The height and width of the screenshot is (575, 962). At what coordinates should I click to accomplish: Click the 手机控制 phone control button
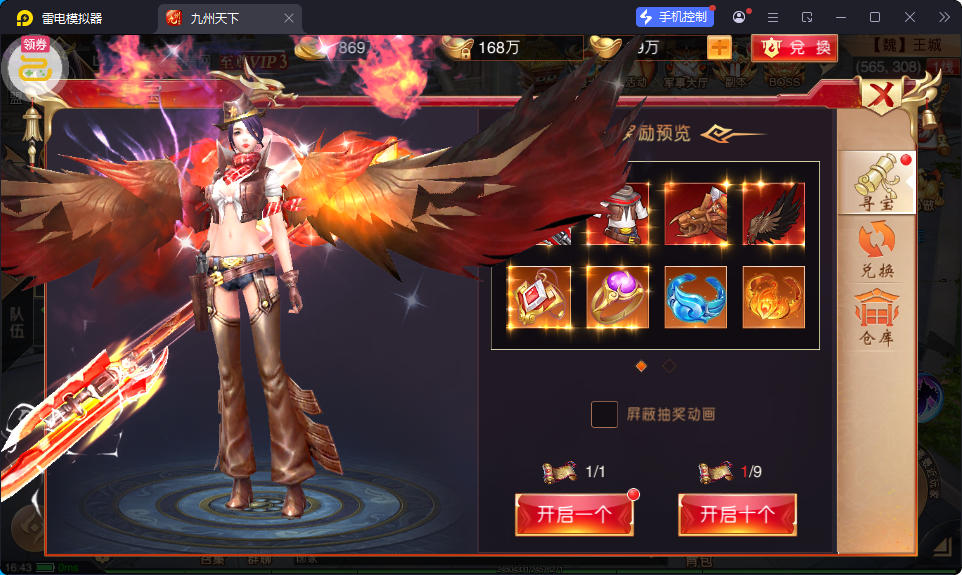pos(674,17)
